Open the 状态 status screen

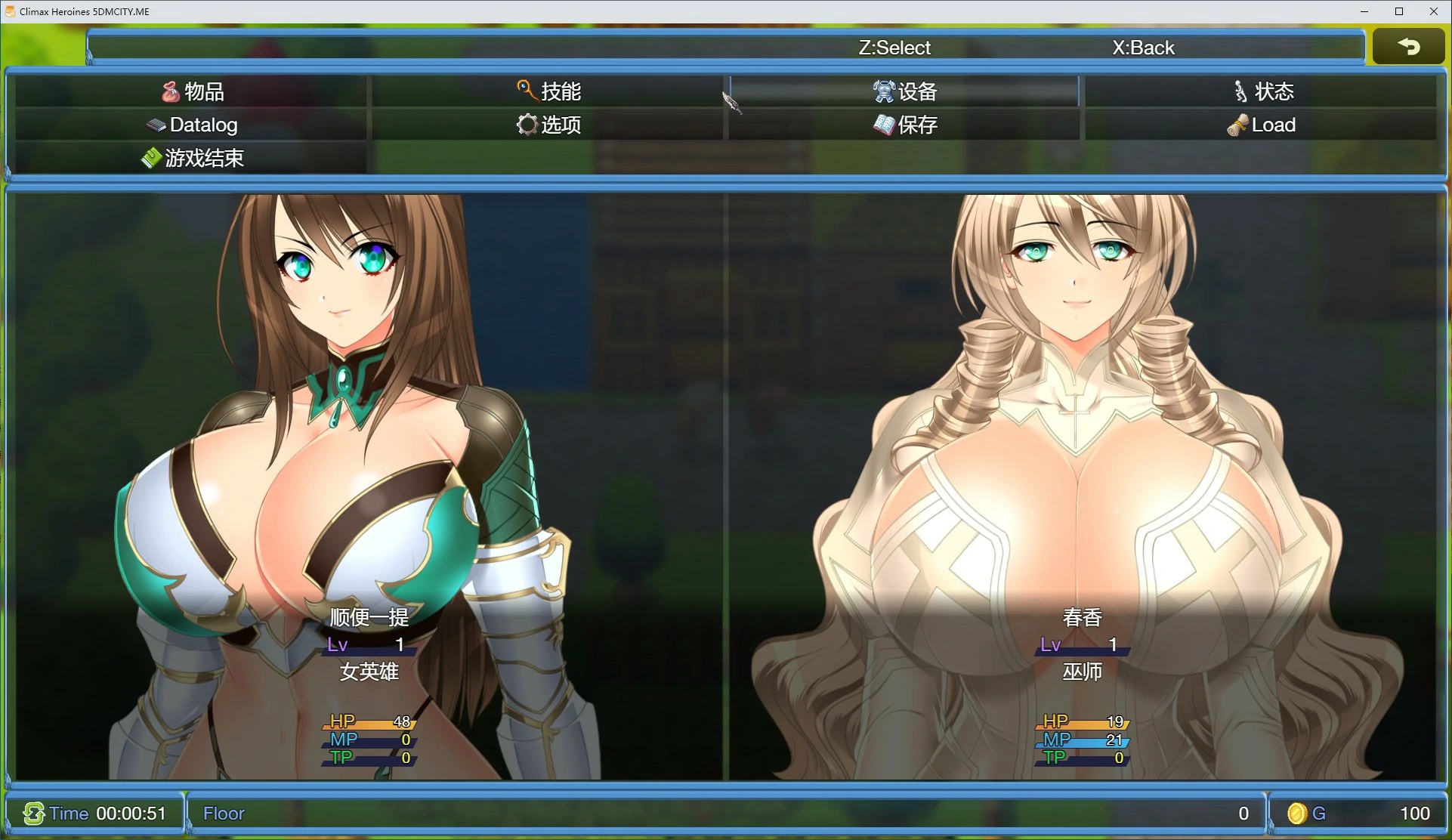[x=1262, y=91]
